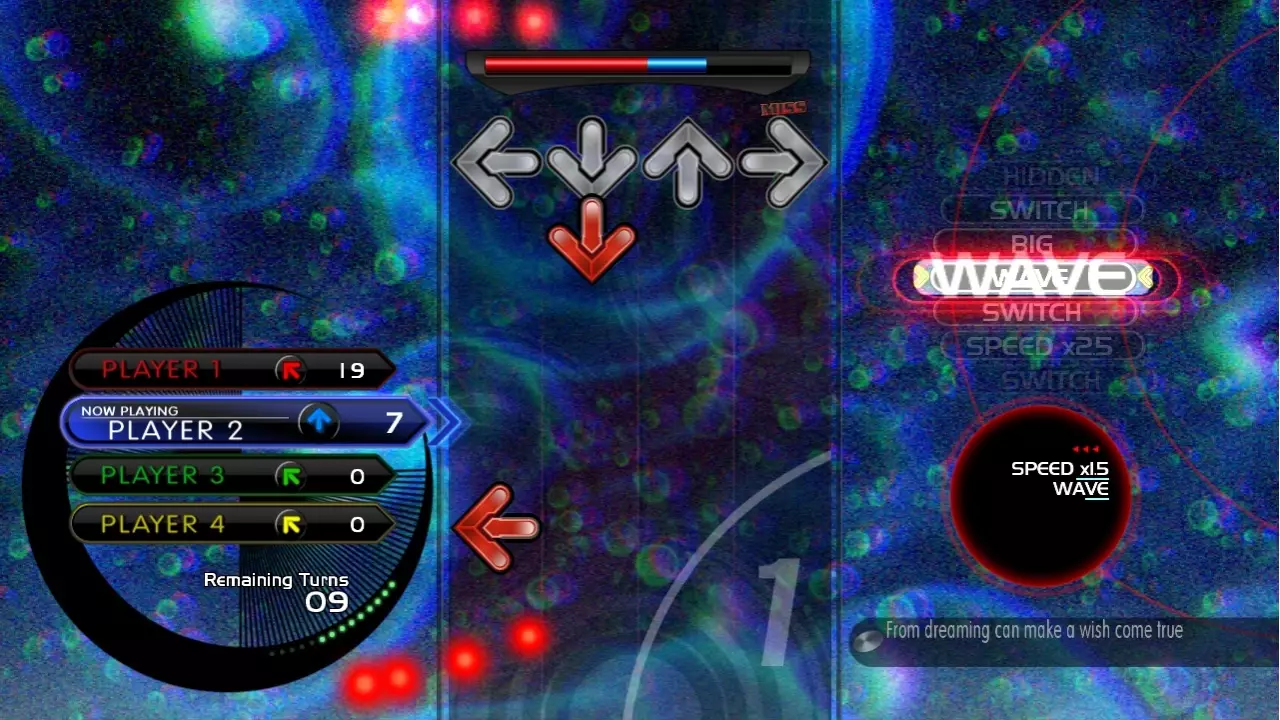Click Player 4's yellow arrow icon
This screenshot has height=720, width=1280.
point(290,522)
